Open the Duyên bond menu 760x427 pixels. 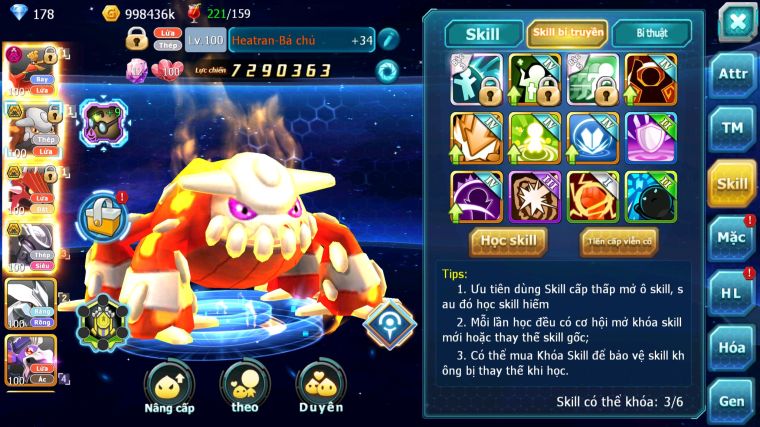[320, 387]
